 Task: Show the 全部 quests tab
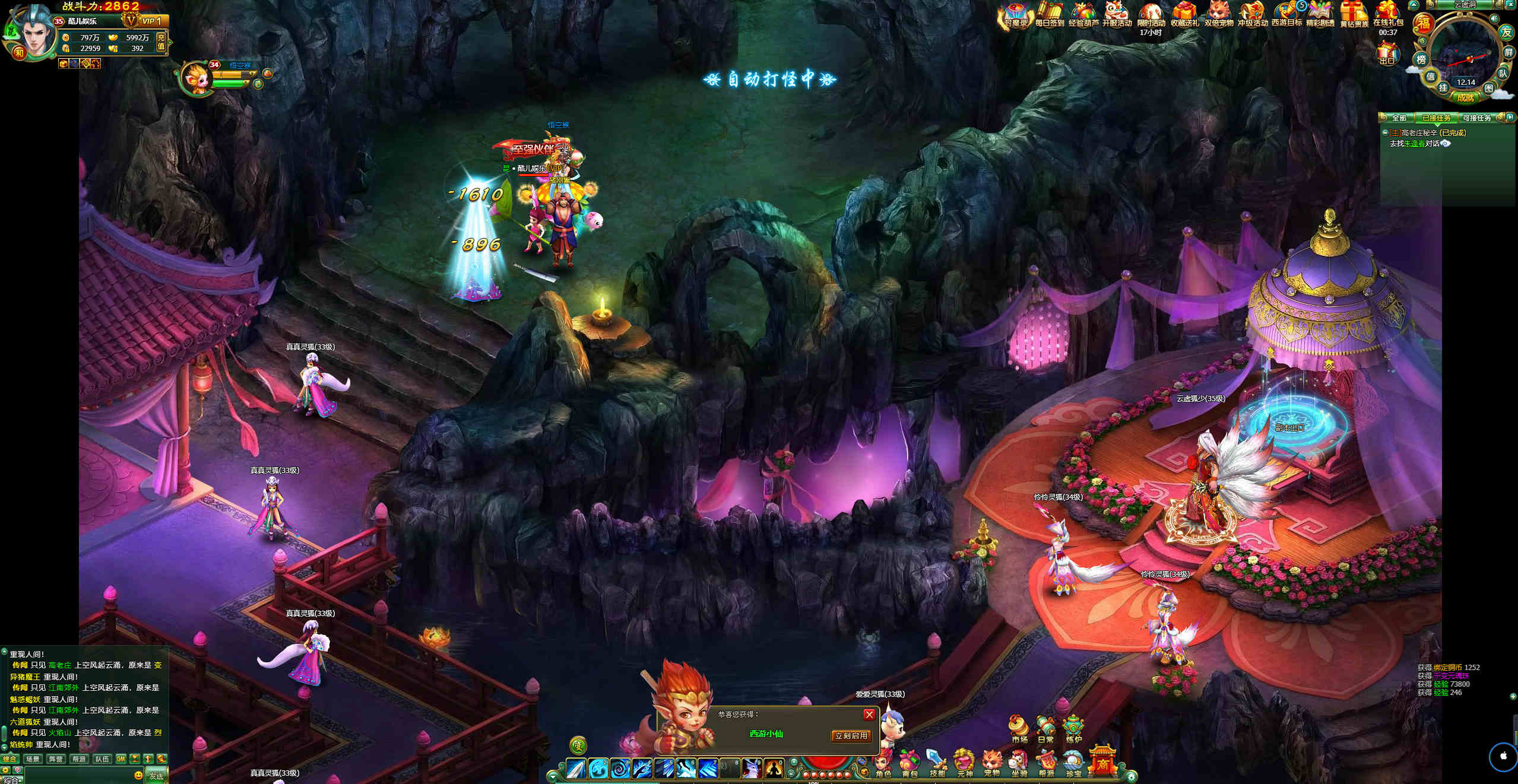click(x=1399, y=118)
